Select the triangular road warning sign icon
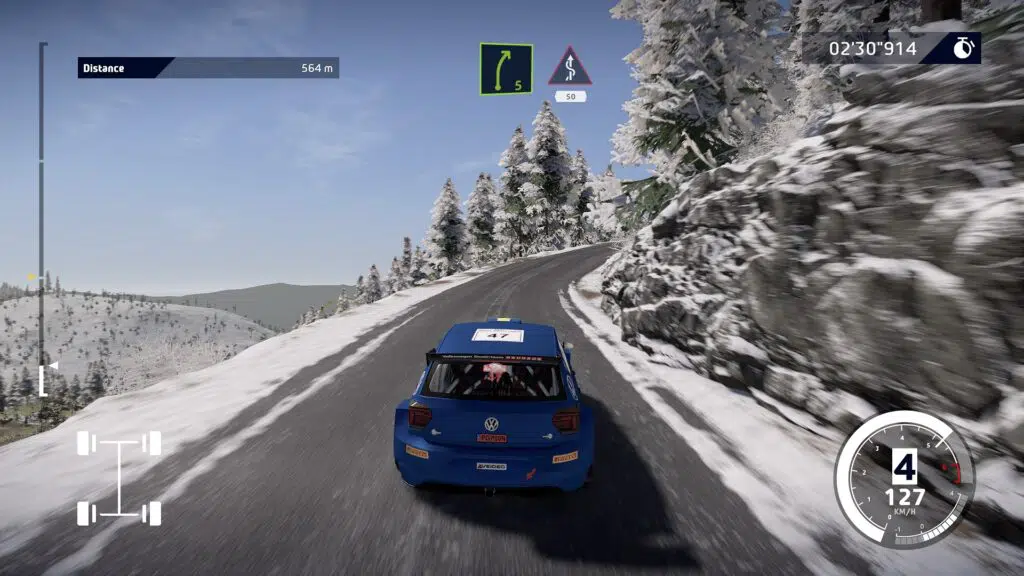1024x576 pixels. coord(570,67)
